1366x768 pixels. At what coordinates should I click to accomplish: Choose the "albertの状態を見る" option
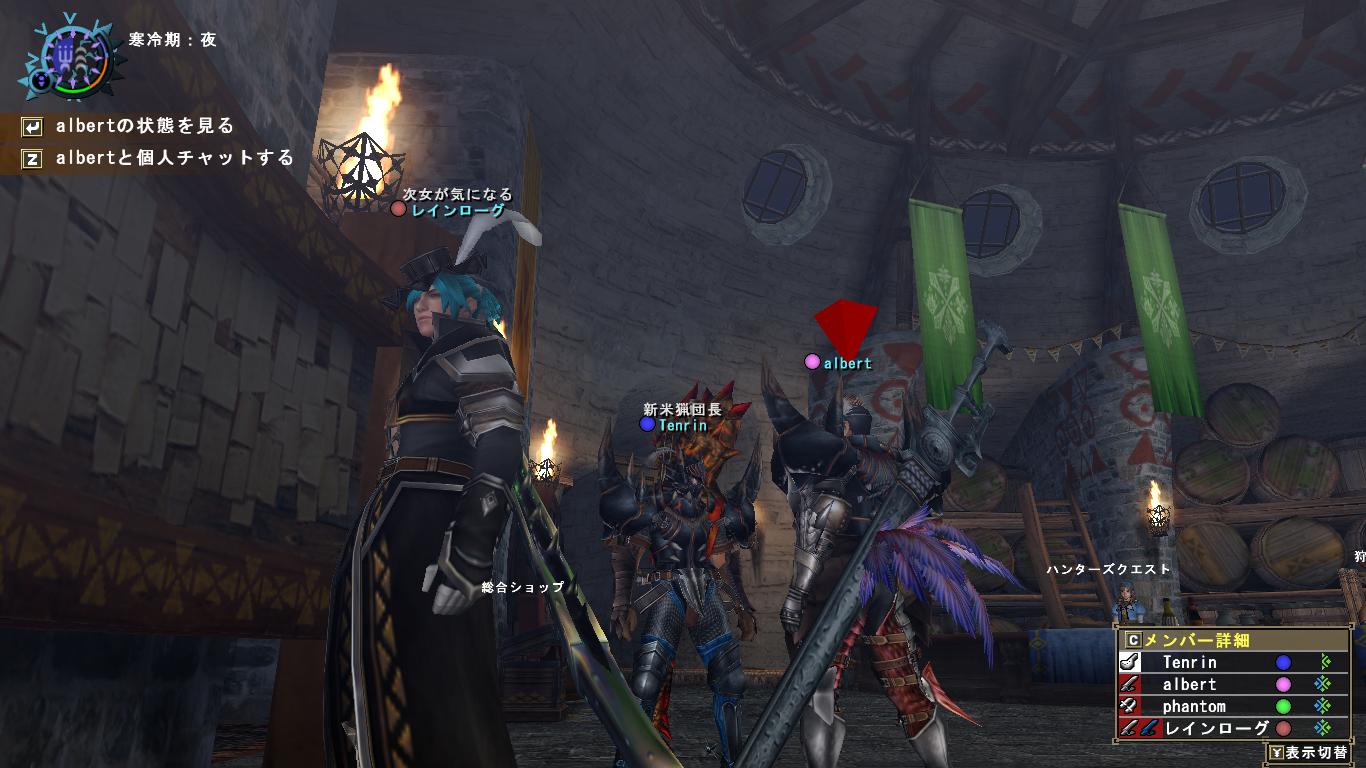pyautogui.click(x=145, y=126)
